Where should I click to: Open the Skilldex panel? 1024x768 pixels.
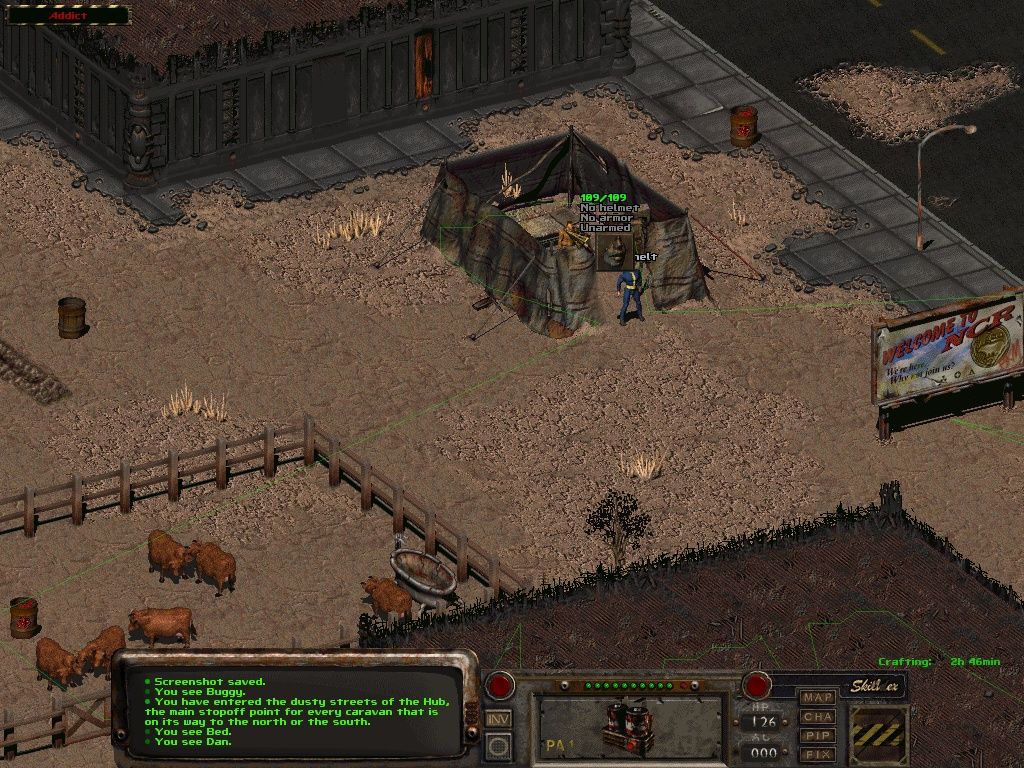[x=873, y=686]
